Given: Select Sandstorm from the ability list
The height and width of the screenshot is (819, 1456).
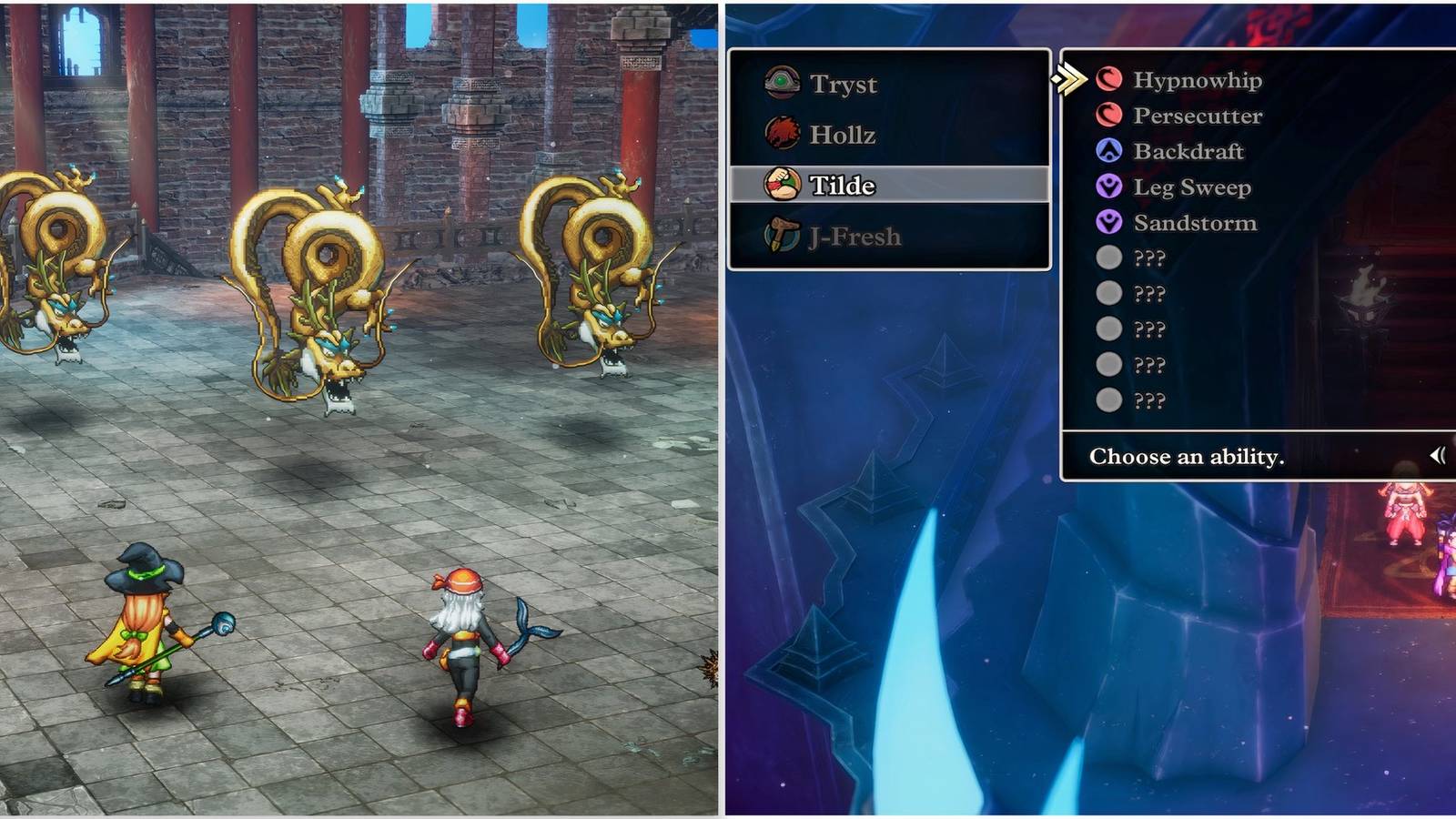Looking at the screenshot, I should [1193, 222].
